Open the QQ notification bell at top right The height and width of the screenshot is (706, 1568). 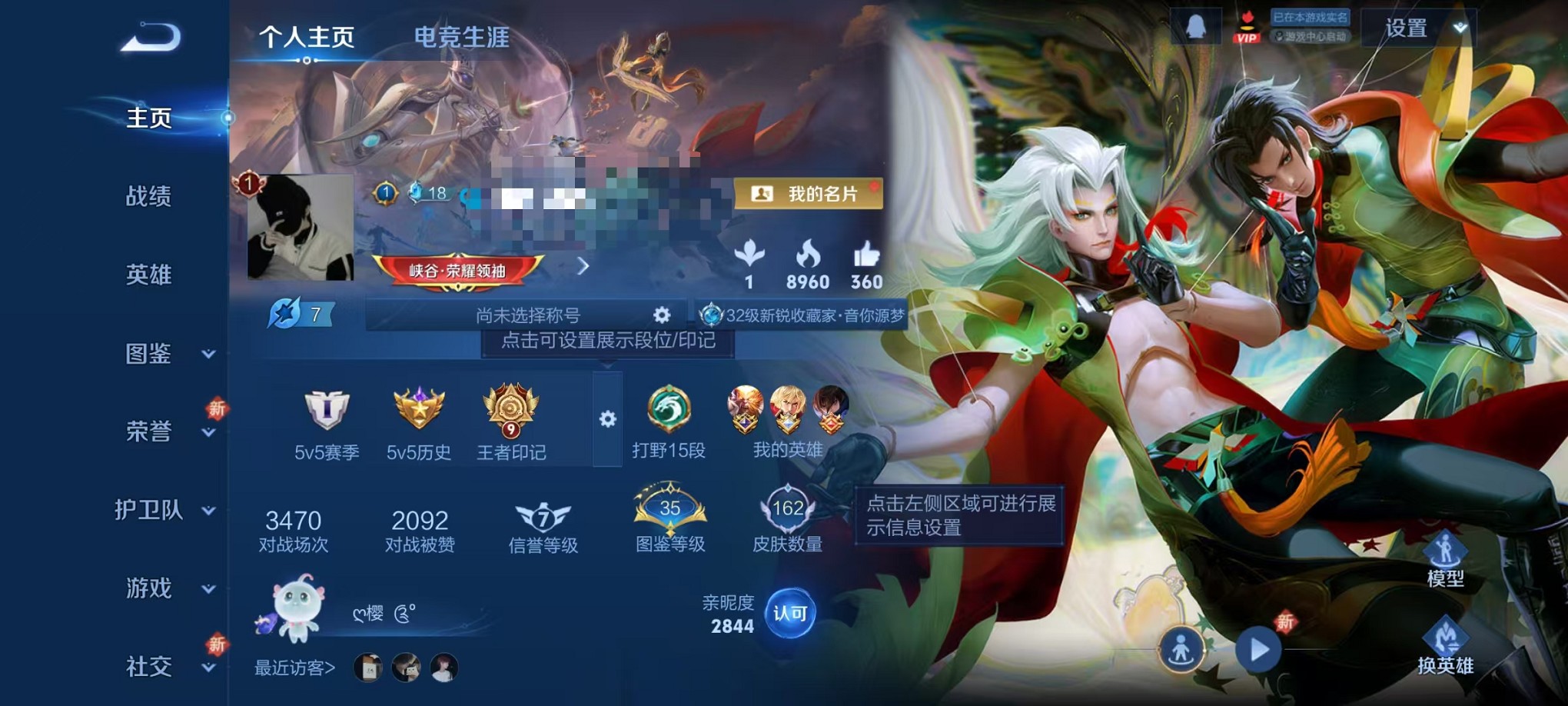[1198, 24]
